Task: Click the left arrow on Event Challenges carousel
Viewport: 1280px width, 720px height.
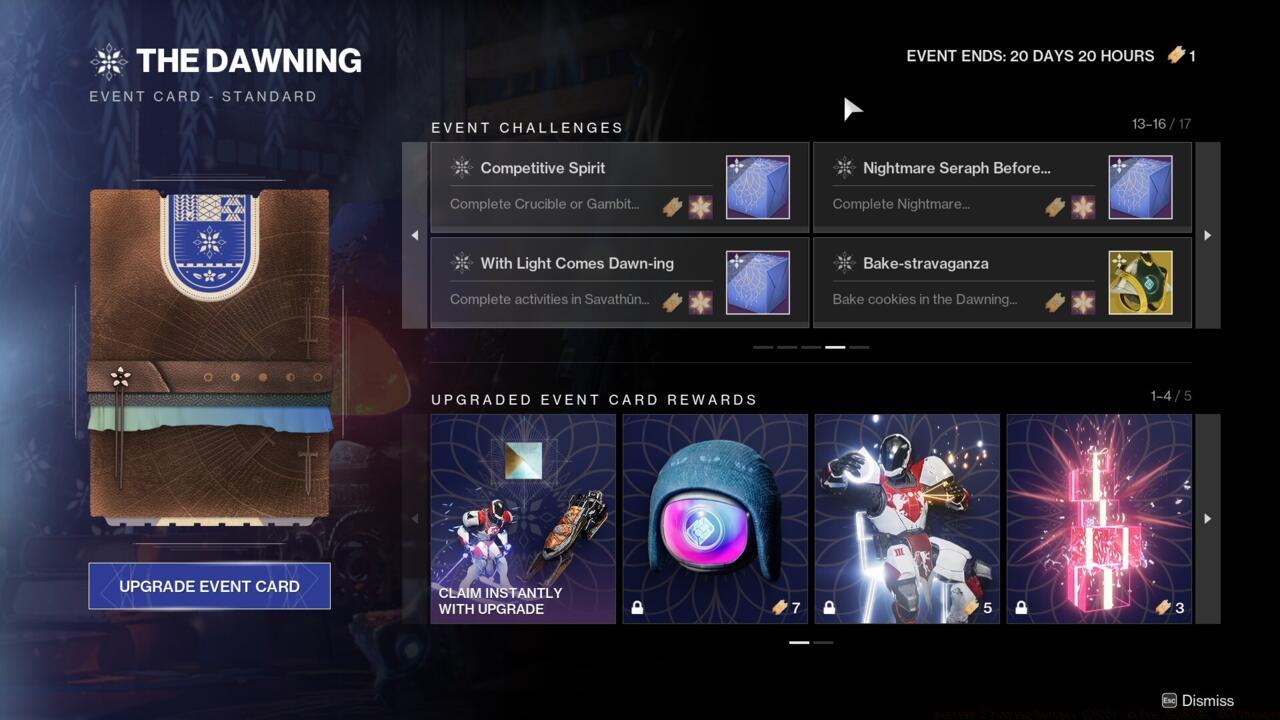Action: pos(415,235)
